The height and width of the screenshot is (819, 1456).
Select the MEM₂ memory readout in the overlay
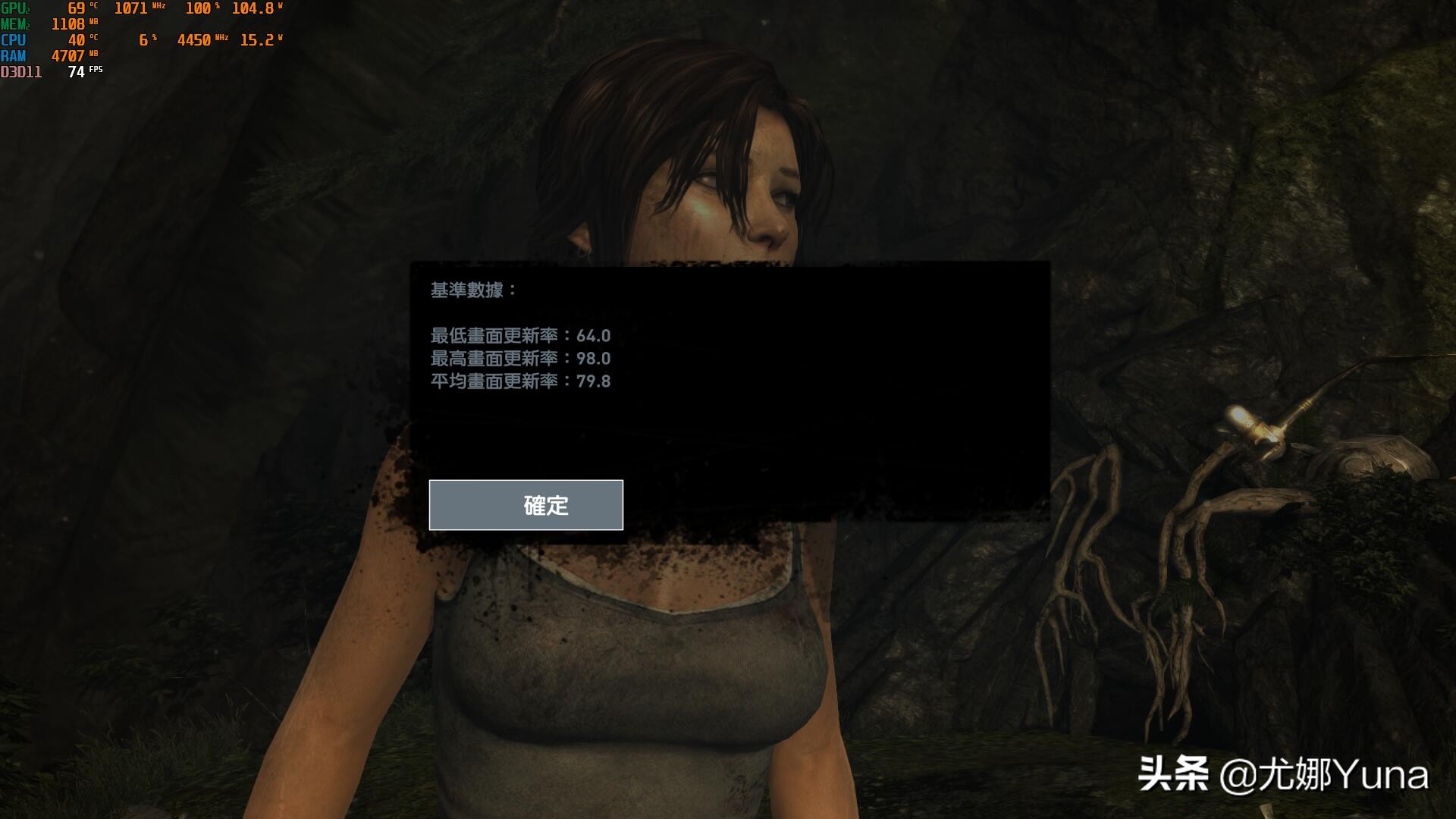[x=17, y=24]
